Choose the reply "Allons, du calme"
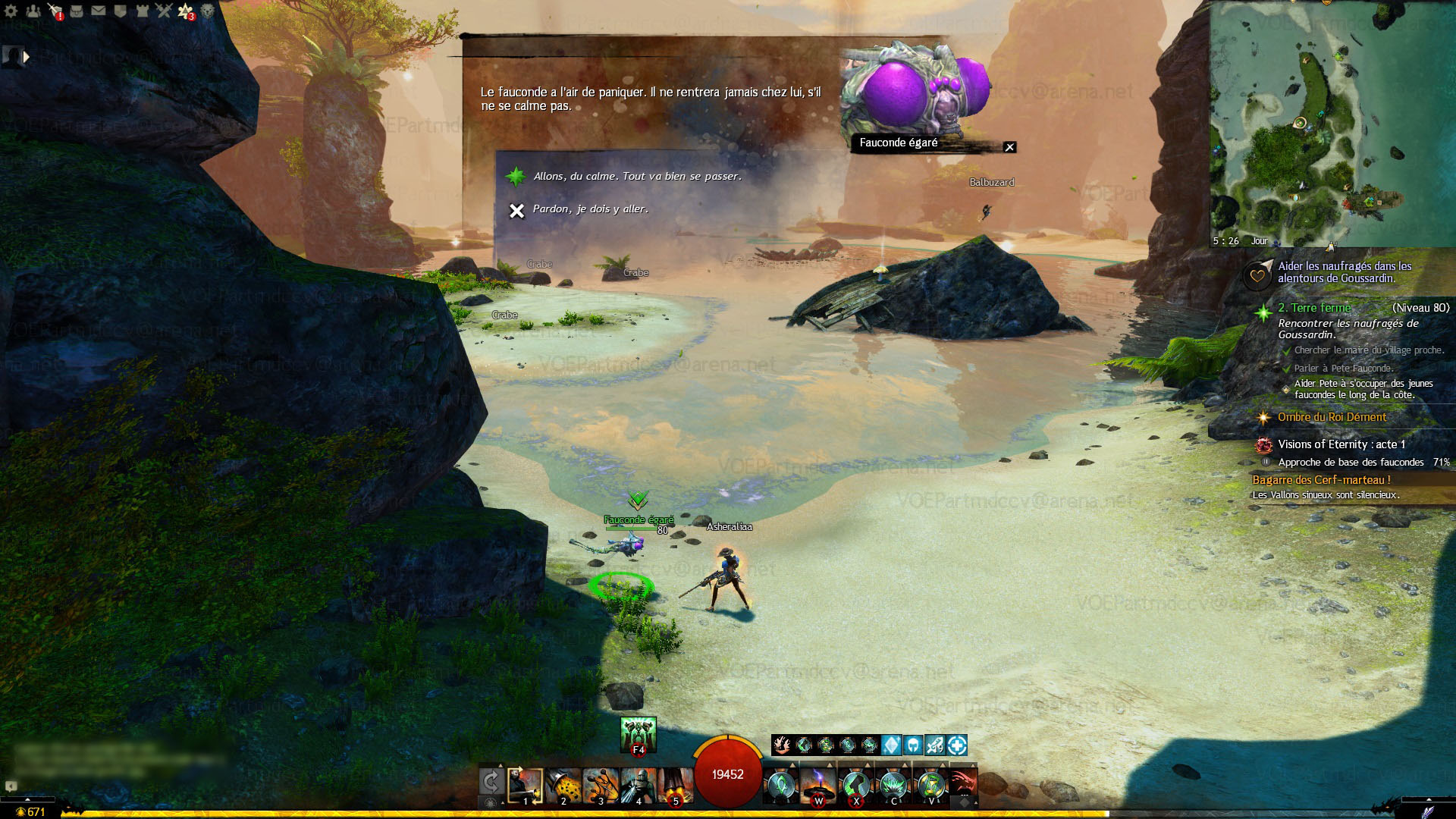The image size is (1456, 819). pos(637,176)
